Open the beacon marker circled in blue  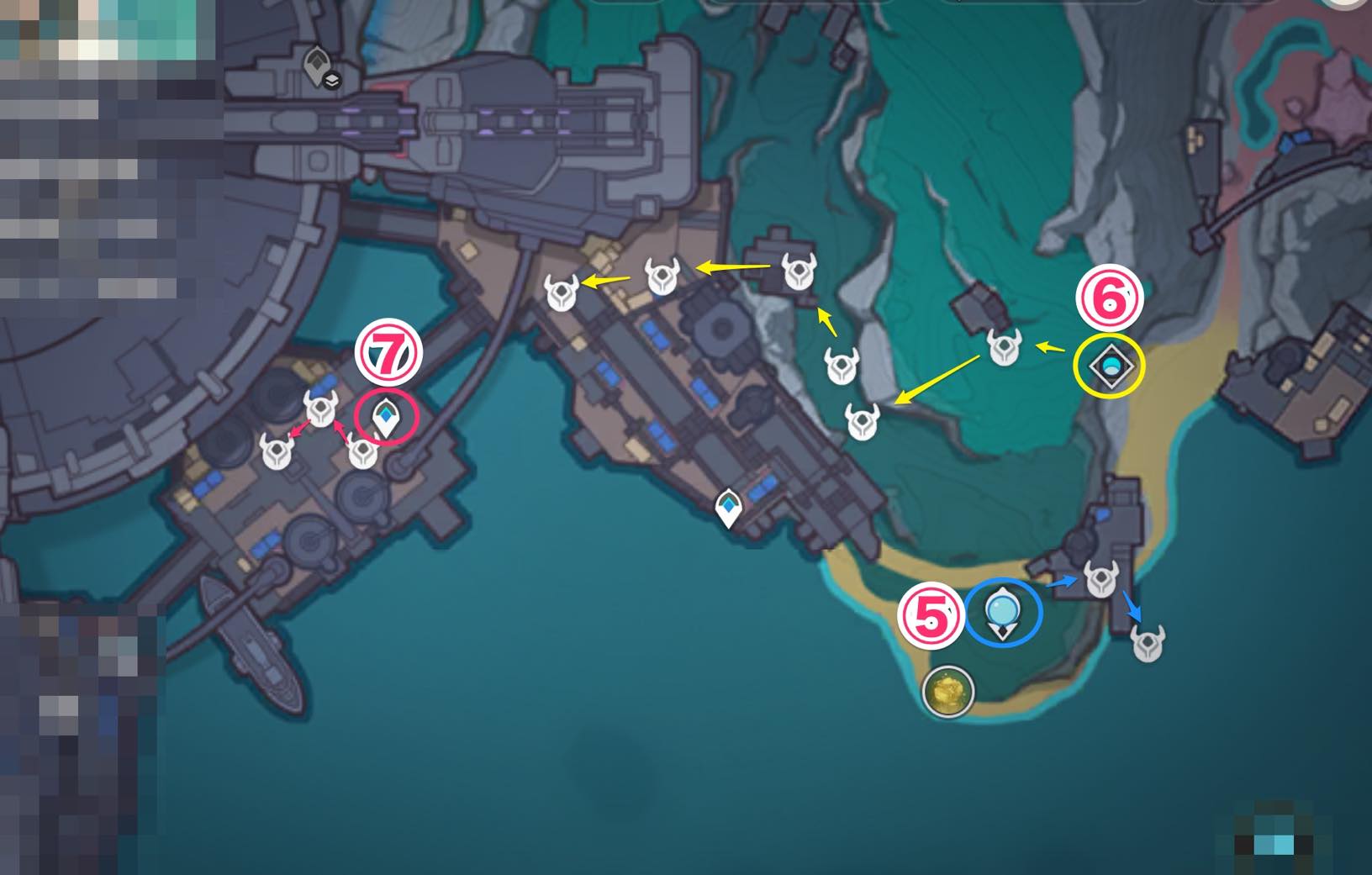point(1002,613)
